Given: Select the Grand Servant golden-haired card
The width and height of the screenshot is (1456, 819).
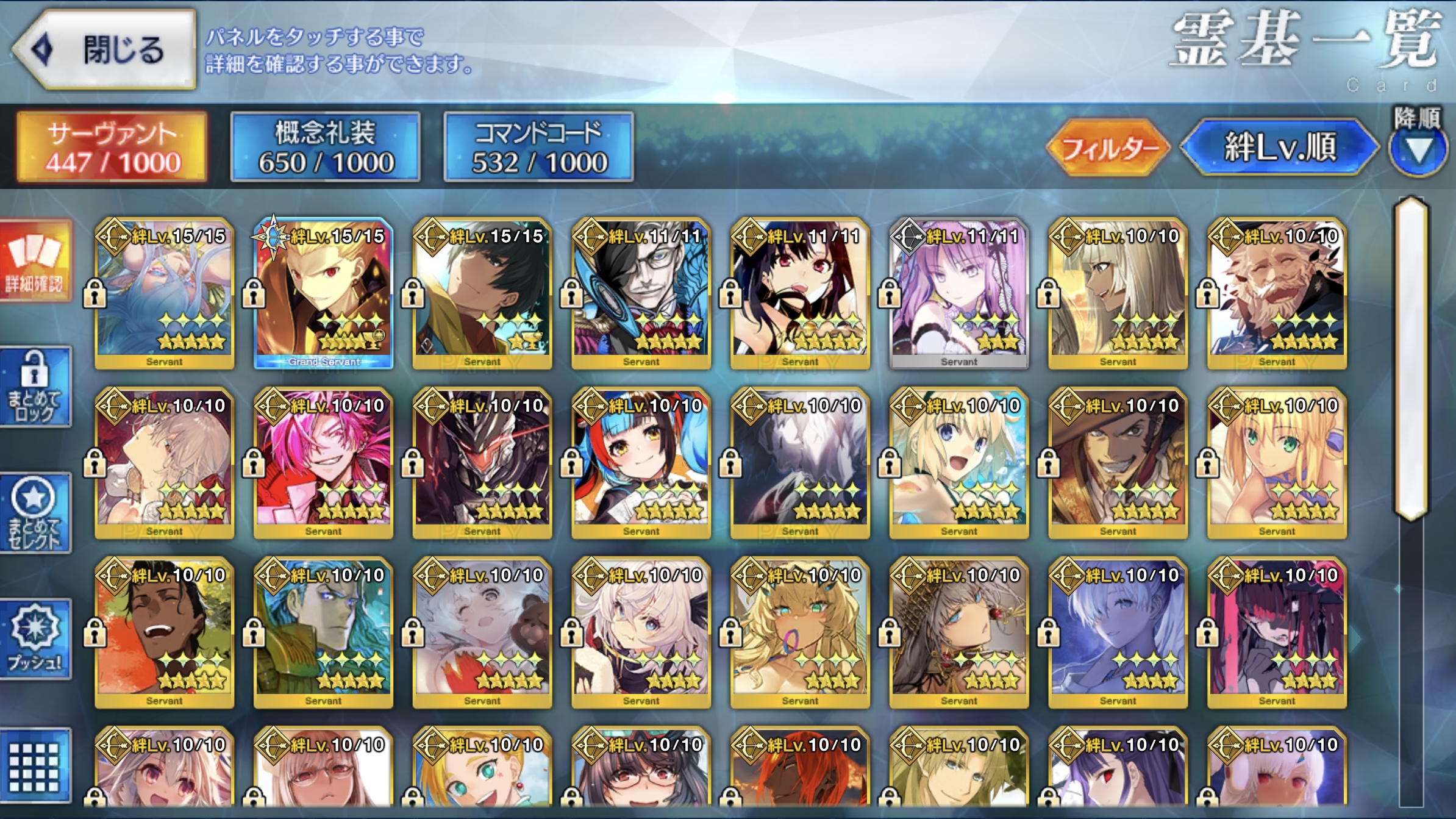Looking at the screenshot, I should (323, 294).
